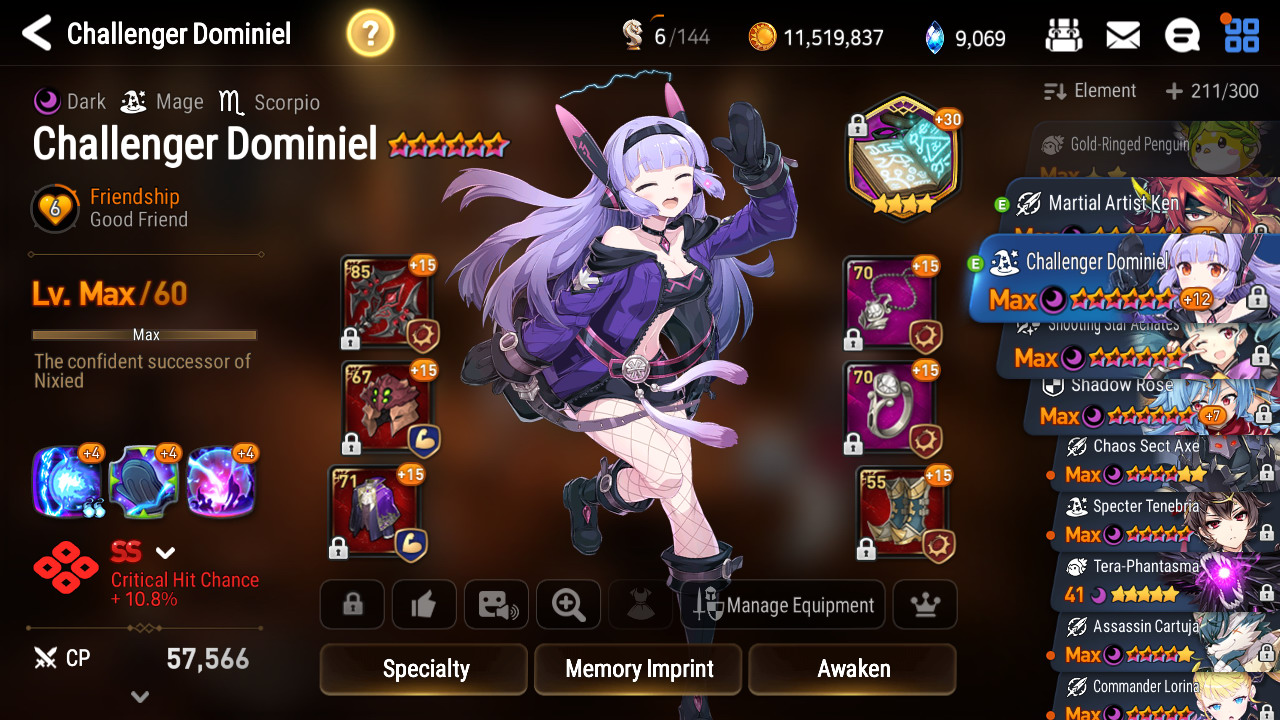
Task: Click the Awaken button
Action: (853, 669)
